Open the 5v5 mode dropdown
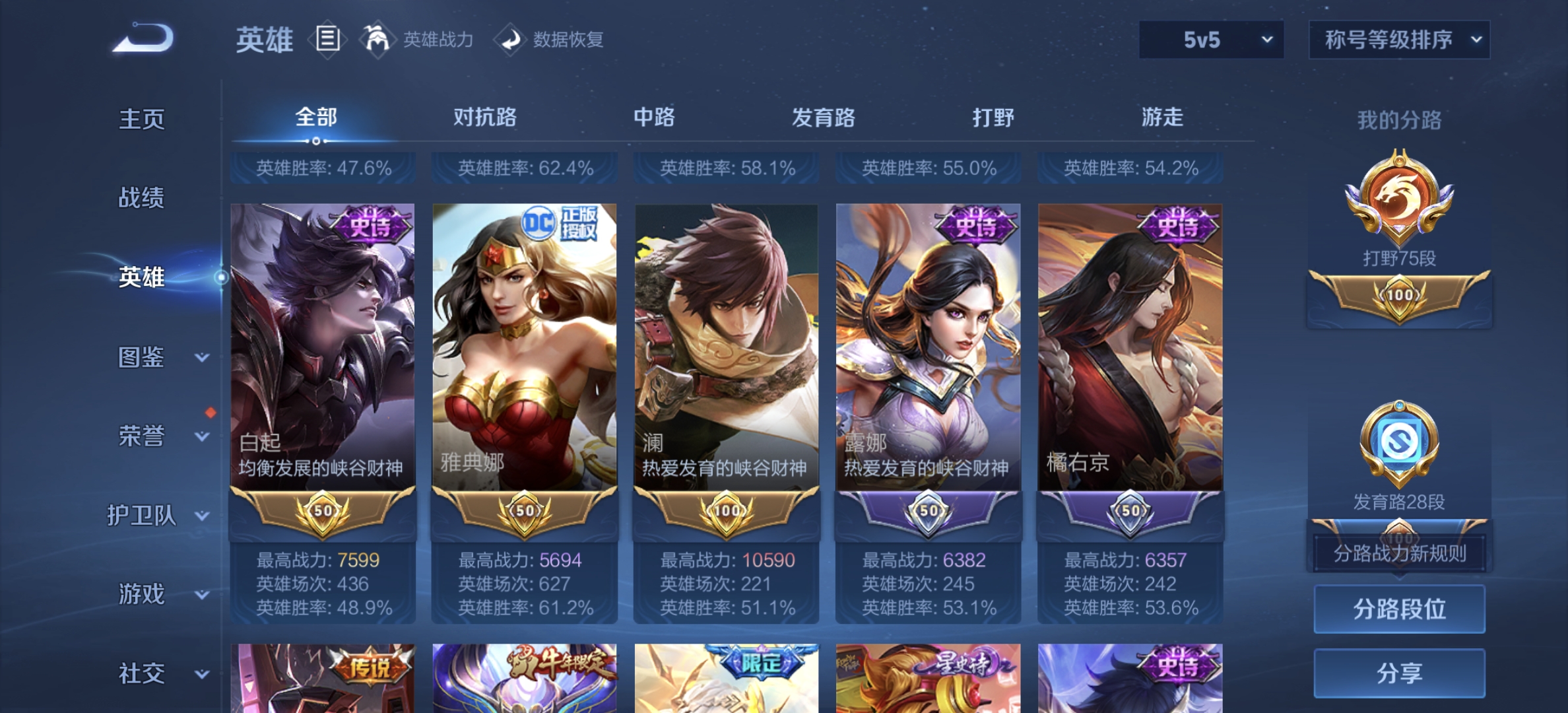The width and height of the screenshot is (1568, 713). click(x=1212, y=40)
